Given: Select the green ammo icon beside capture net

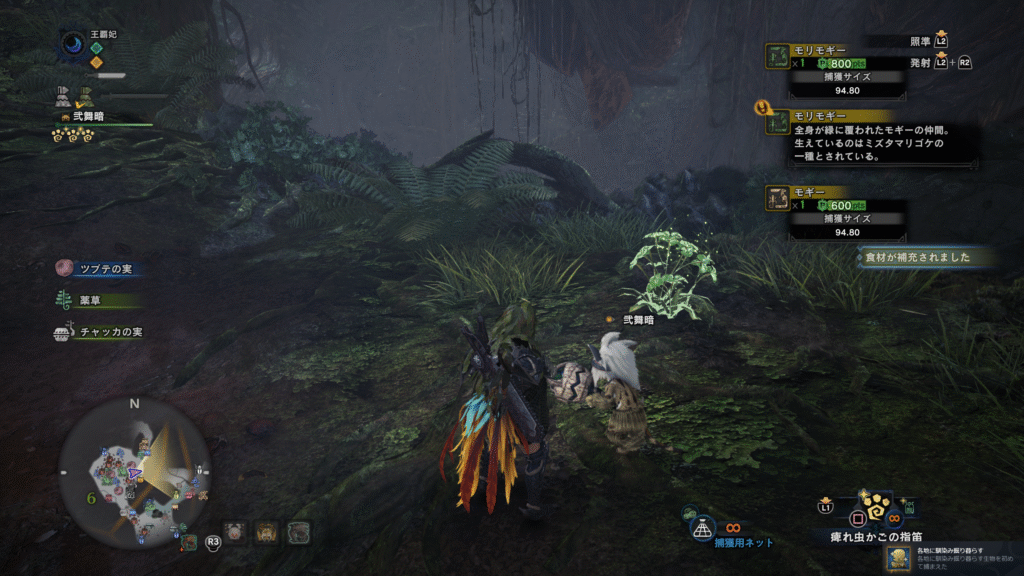Looking at the screenshot, I should [690, 514].
